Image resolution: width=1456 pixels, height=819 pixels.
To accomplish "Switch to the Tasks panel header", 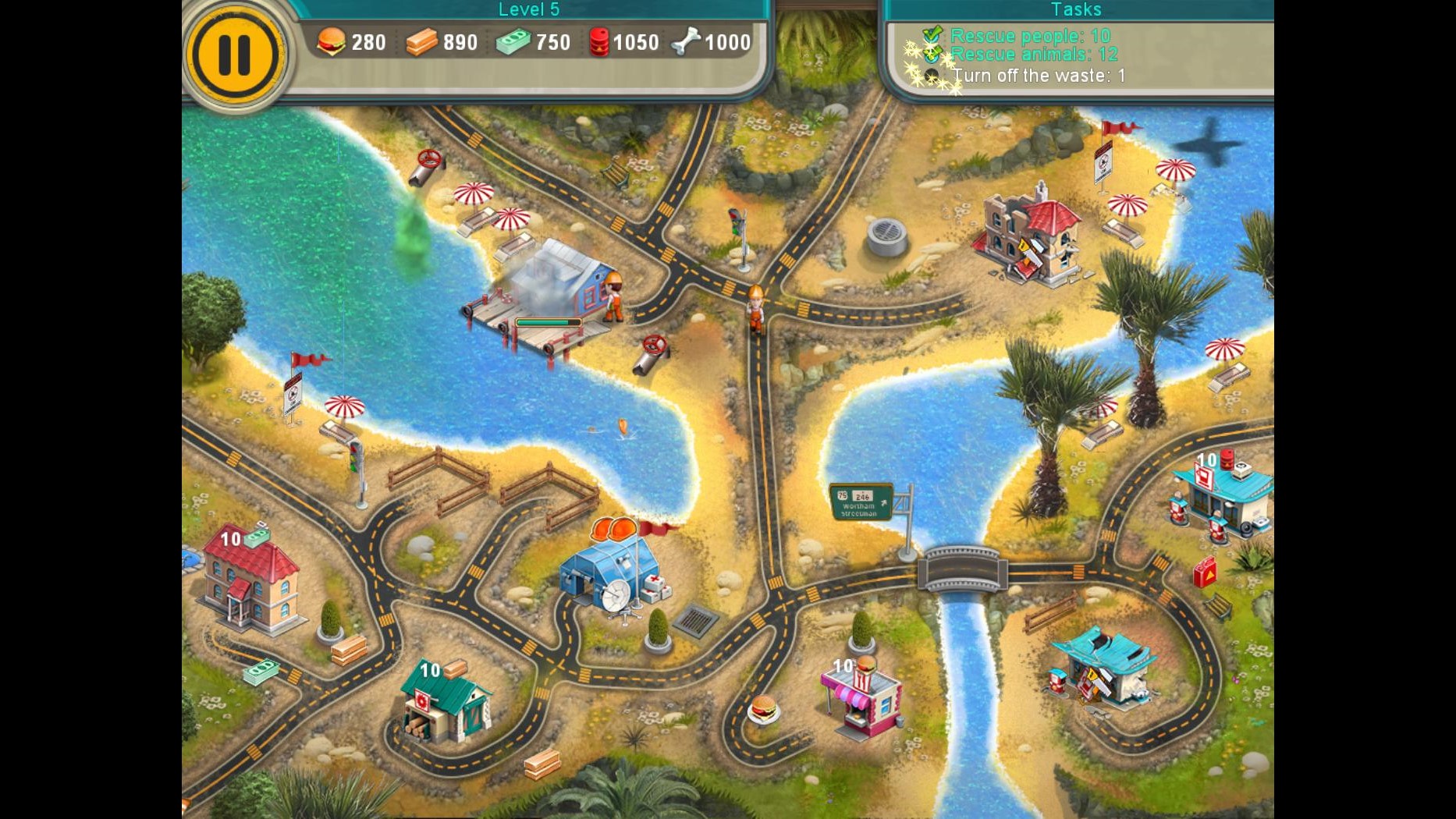I will pos(1076,9).
